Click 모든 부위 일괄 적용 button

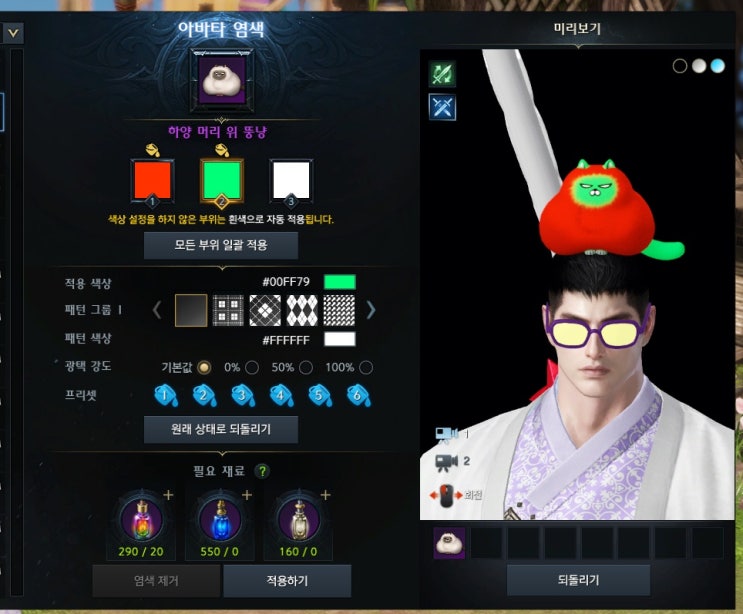(221, 245)
